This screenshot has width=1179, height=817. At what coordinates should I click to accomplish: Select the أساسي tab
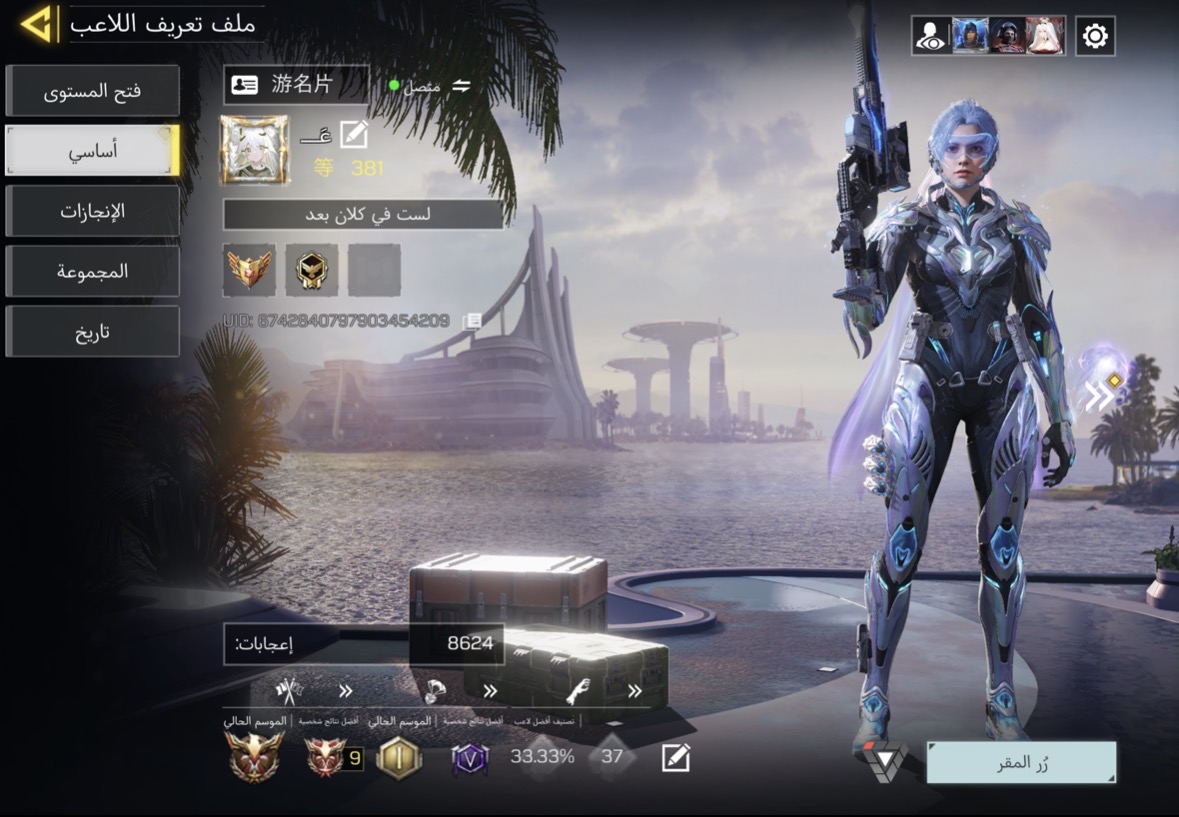[x=92, y=151]
